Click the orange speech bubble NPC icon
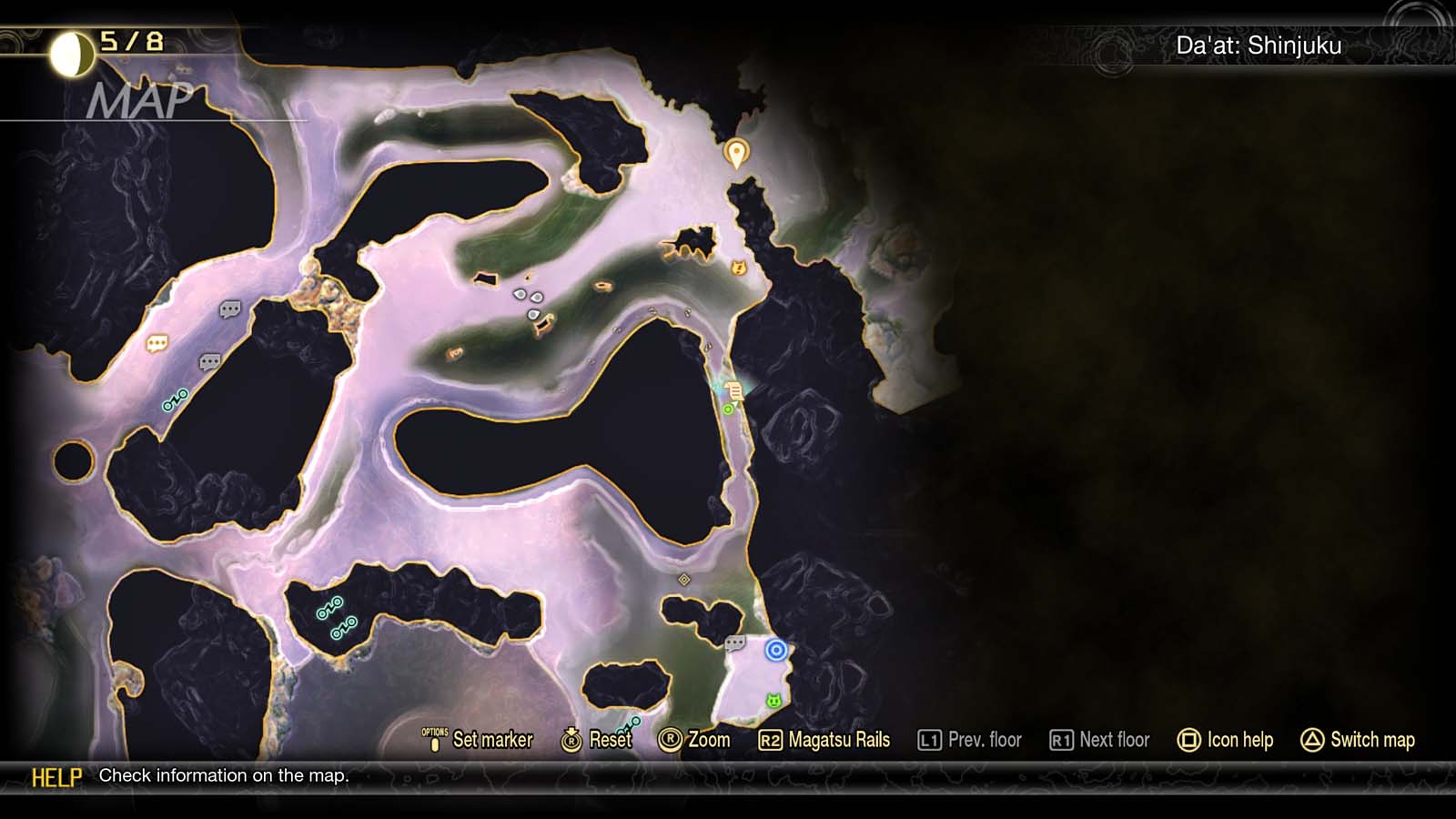The image size is (1456, 819). pyautogui.click(x=156, y=344)
